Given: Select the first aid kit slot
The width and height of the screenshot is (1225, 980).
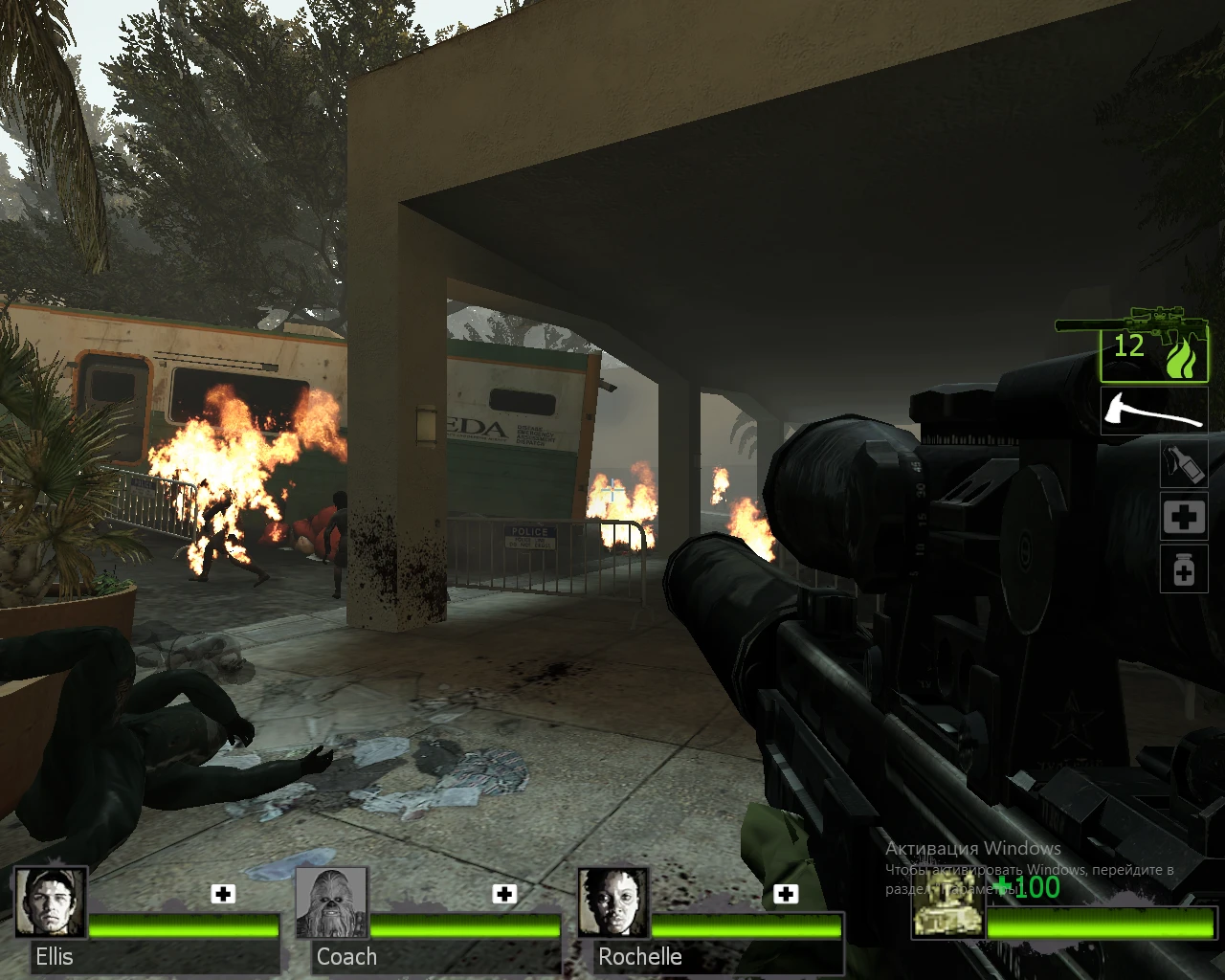Looking at the screenshot, I should pos(1184,517).
